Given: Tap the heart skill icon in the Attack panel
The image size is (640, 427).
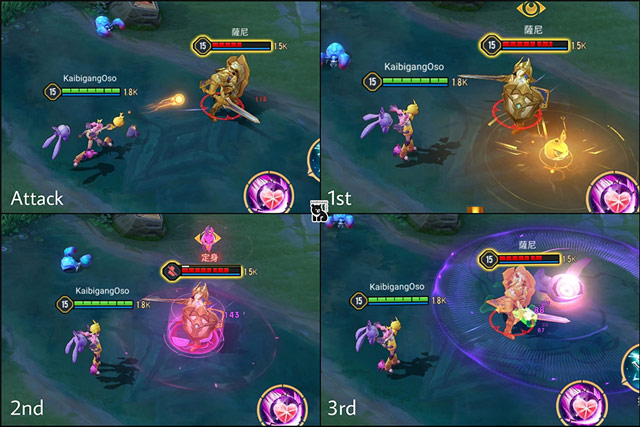Looking at the screenshot, I should [269, 192].
